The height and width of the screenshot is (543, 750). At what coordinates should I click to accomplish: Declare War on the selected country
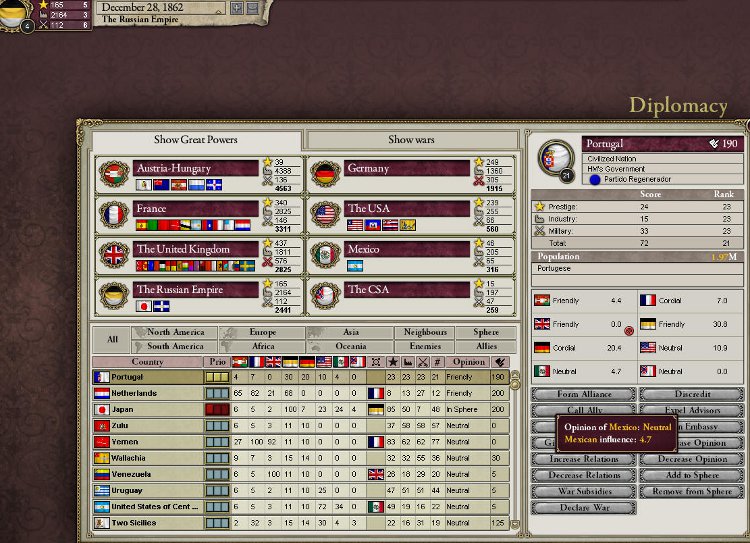click(583, 508)
